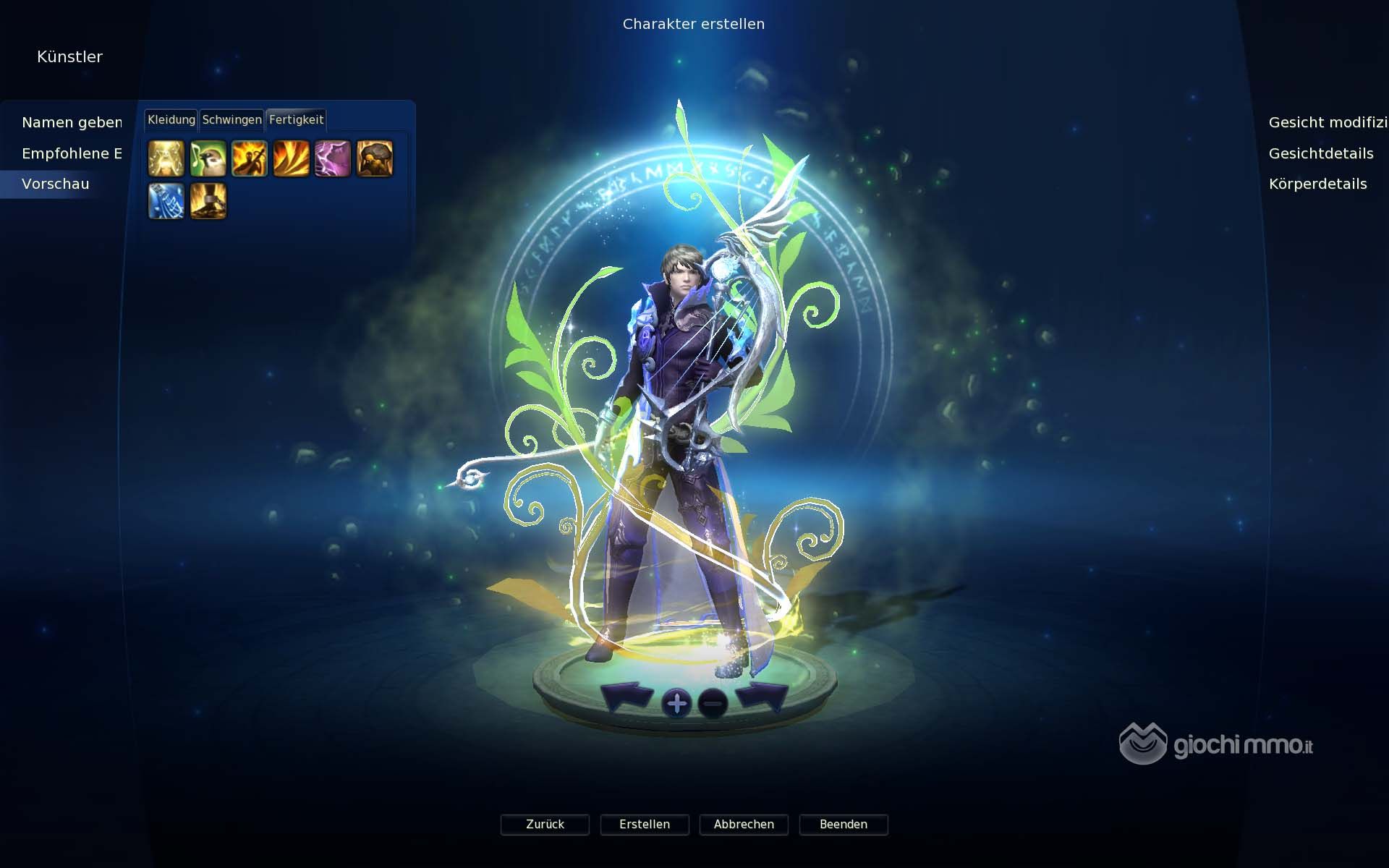This screenshot has height=868, width=1389.
Task: Open the Schwingen tab
Action: click(231, 120)
